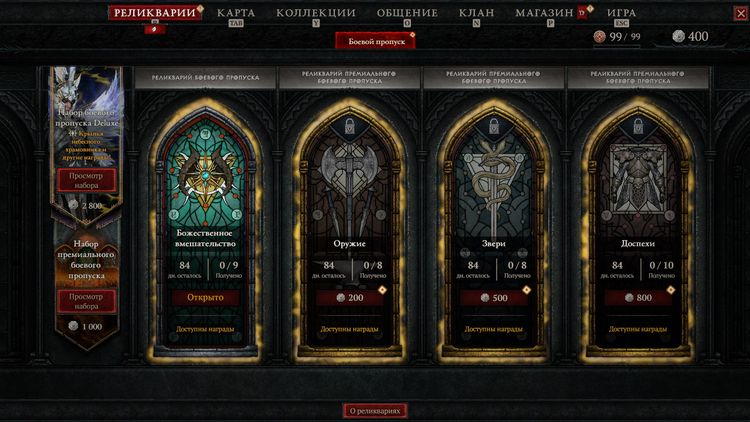
Task: Switch to the Магазин tab
Action: 545,13
